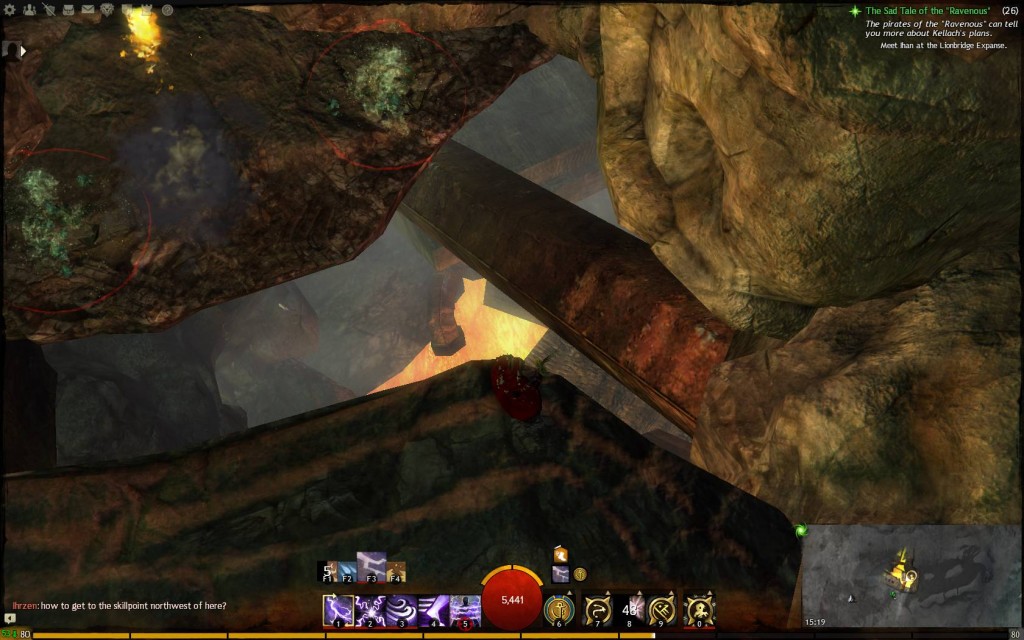Open the contacts and LFG panel
1024x640 pixels.
28,10
